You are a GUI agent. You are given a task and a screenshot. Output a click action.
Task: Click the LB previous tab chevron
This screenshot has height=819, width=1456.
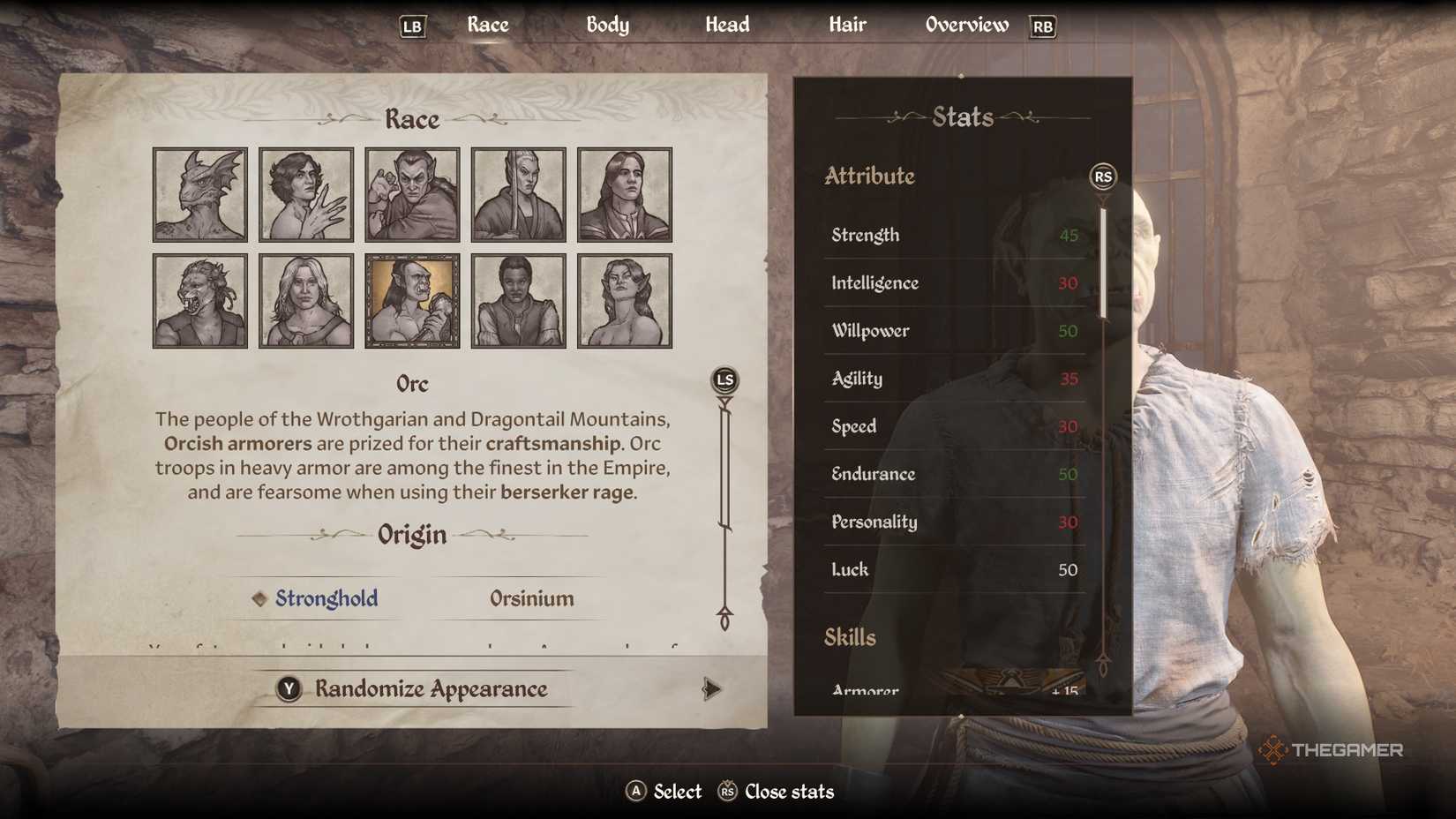click(x=411, y=26)
